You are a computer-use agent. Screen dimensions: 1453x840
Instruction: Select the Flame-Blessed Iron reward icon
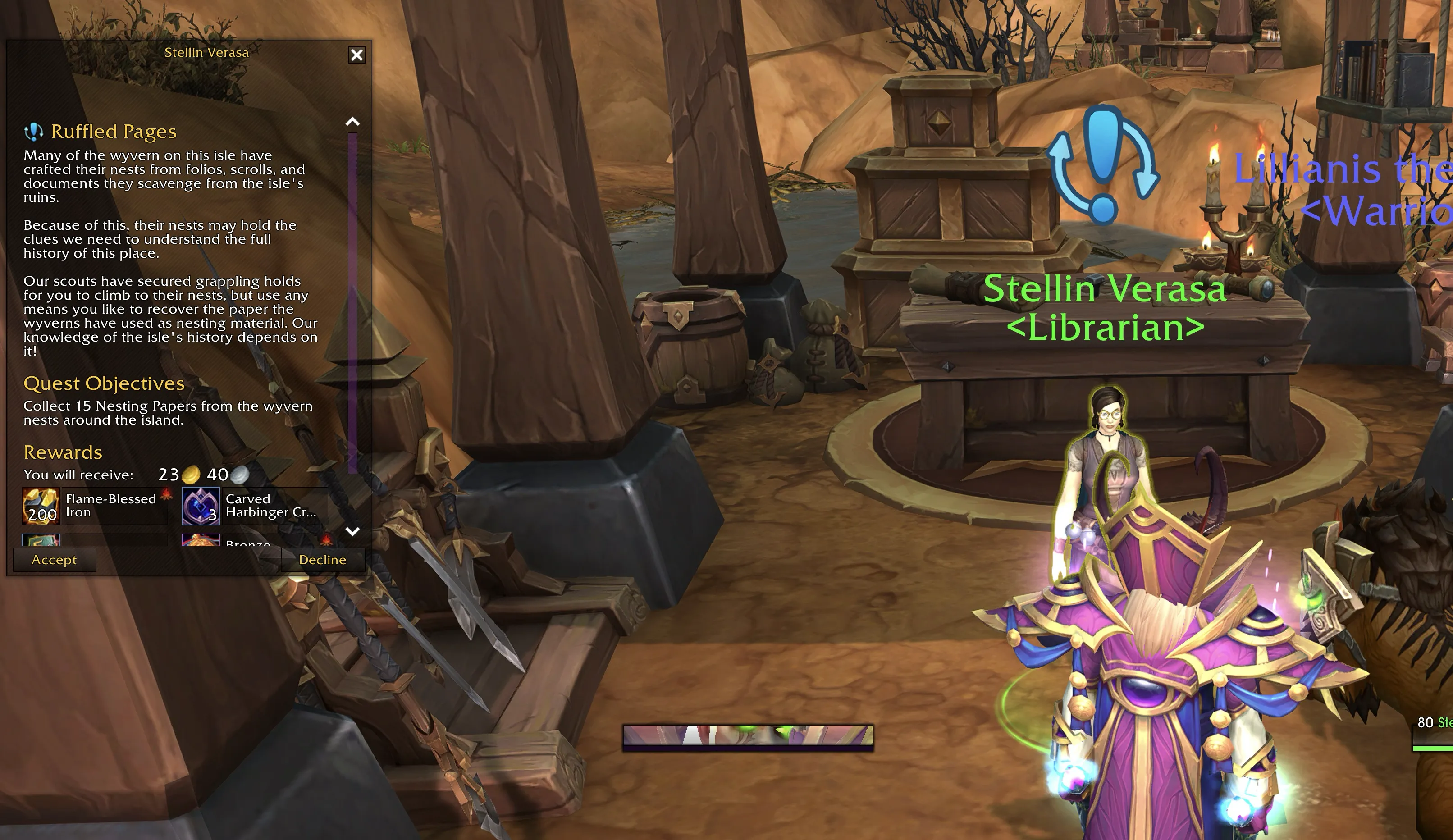[41, 506]
